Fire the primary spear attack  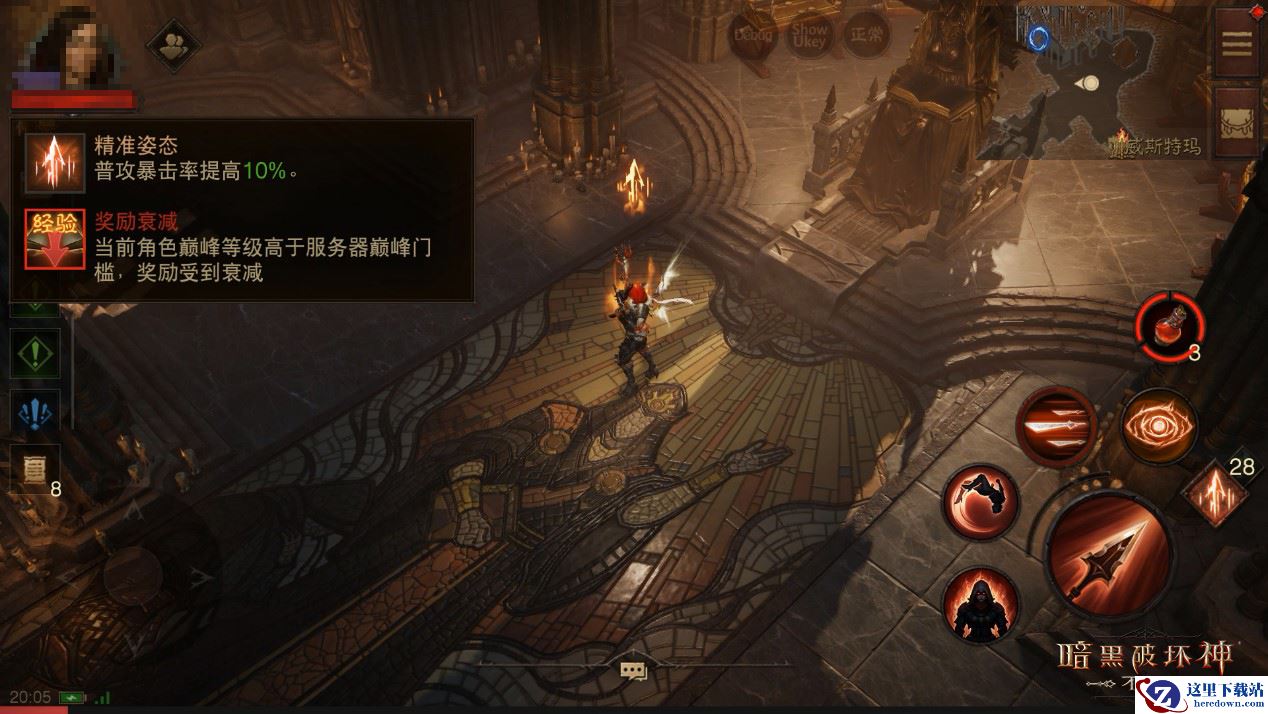click(x=1108, y=554)
